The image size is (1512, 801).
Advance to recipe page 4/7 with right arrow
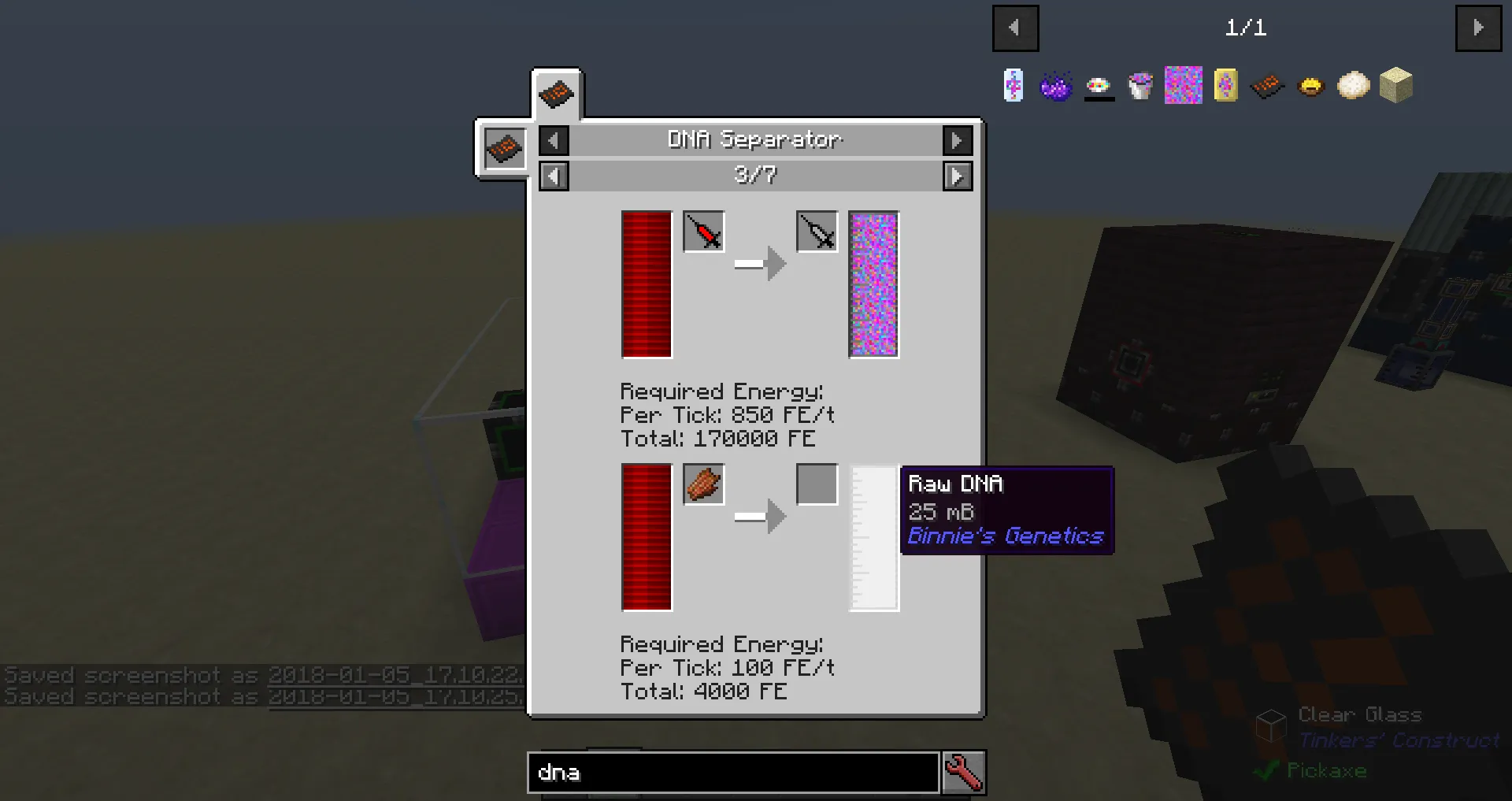958,176
